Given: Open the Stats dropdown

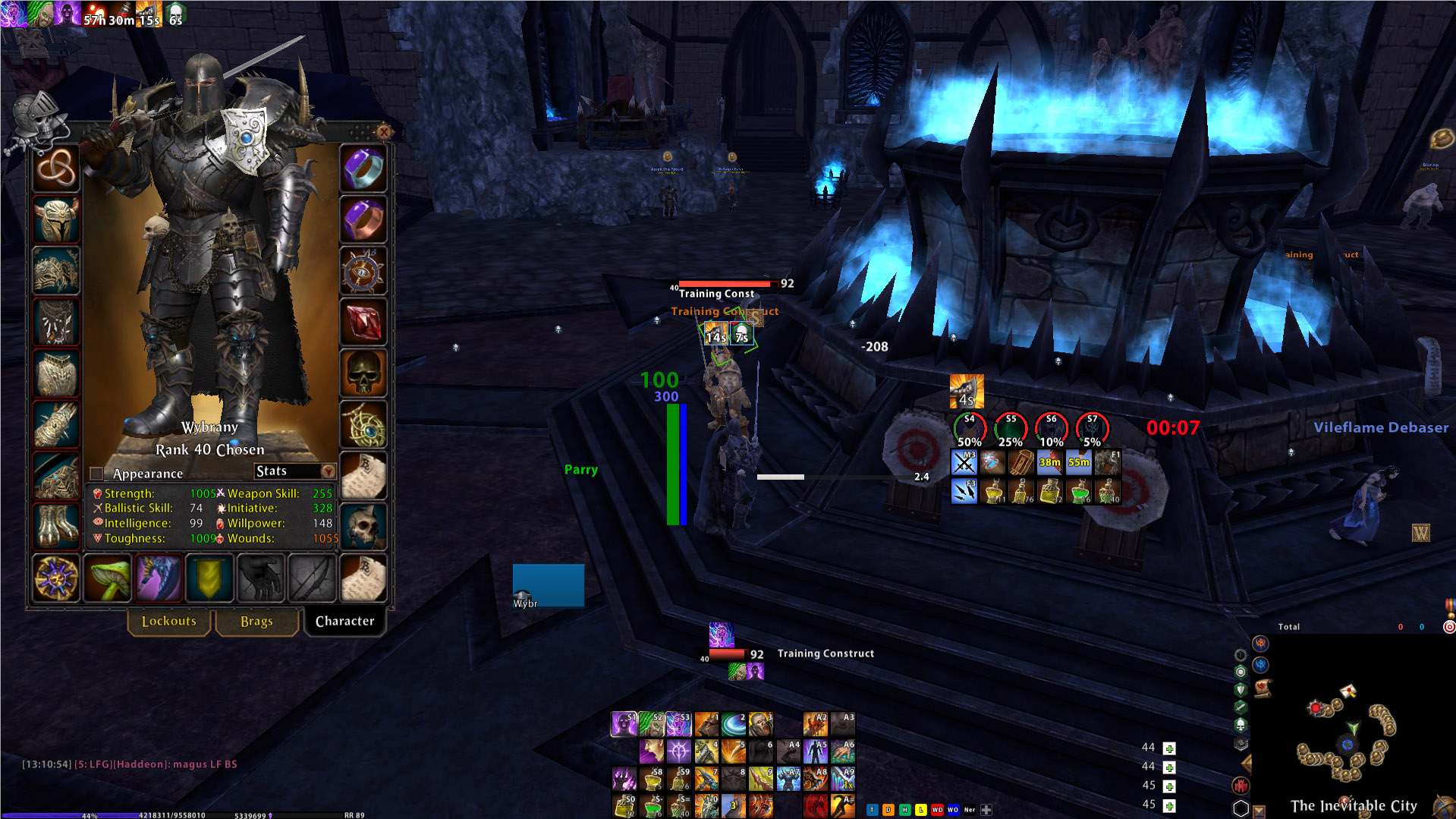Looking at the screenshot, I should [x=328, y=471].
